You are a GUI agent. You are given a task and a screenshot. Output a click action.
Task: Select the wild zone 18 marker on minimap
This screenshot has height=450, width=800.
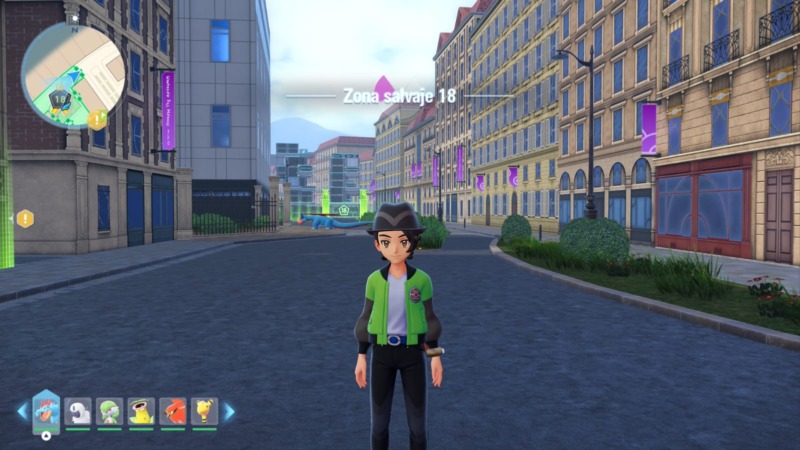click(x=60, y=98)
